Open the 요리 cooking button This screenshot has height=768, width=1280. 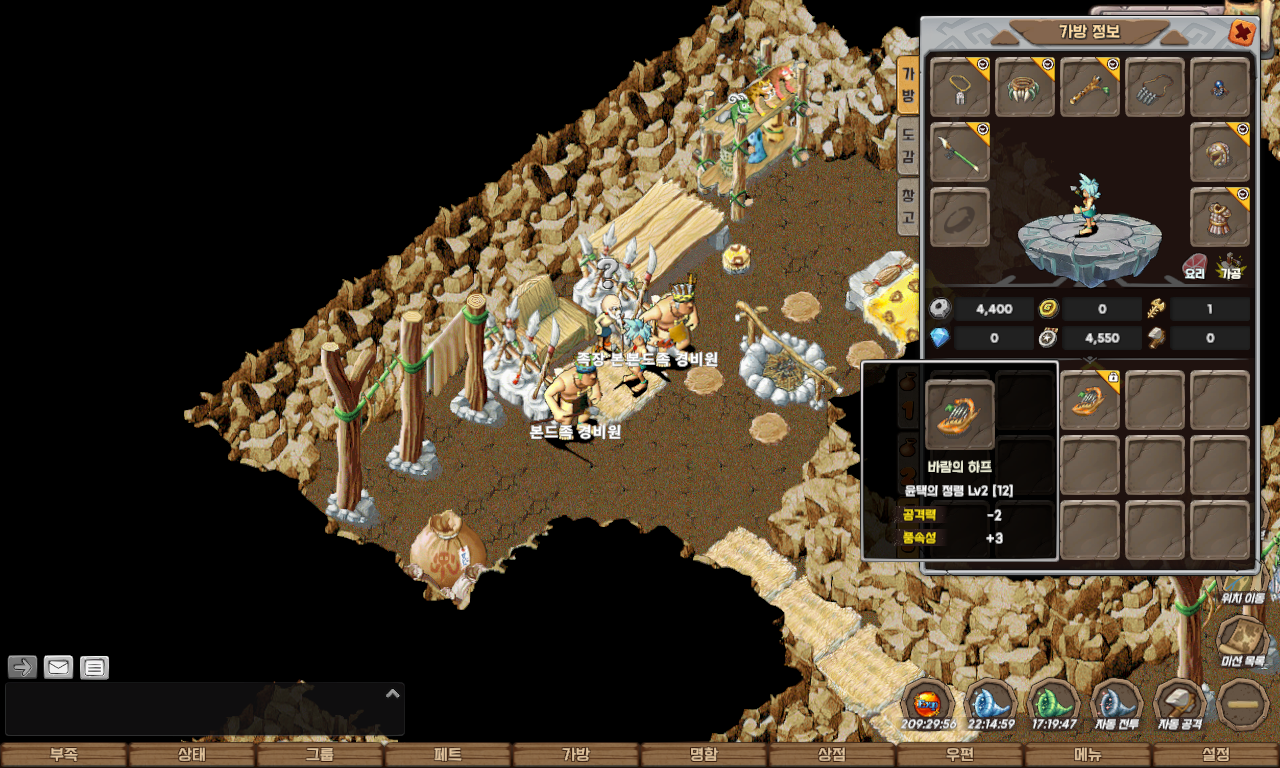pyautogui.click(x=1195, y=267)
